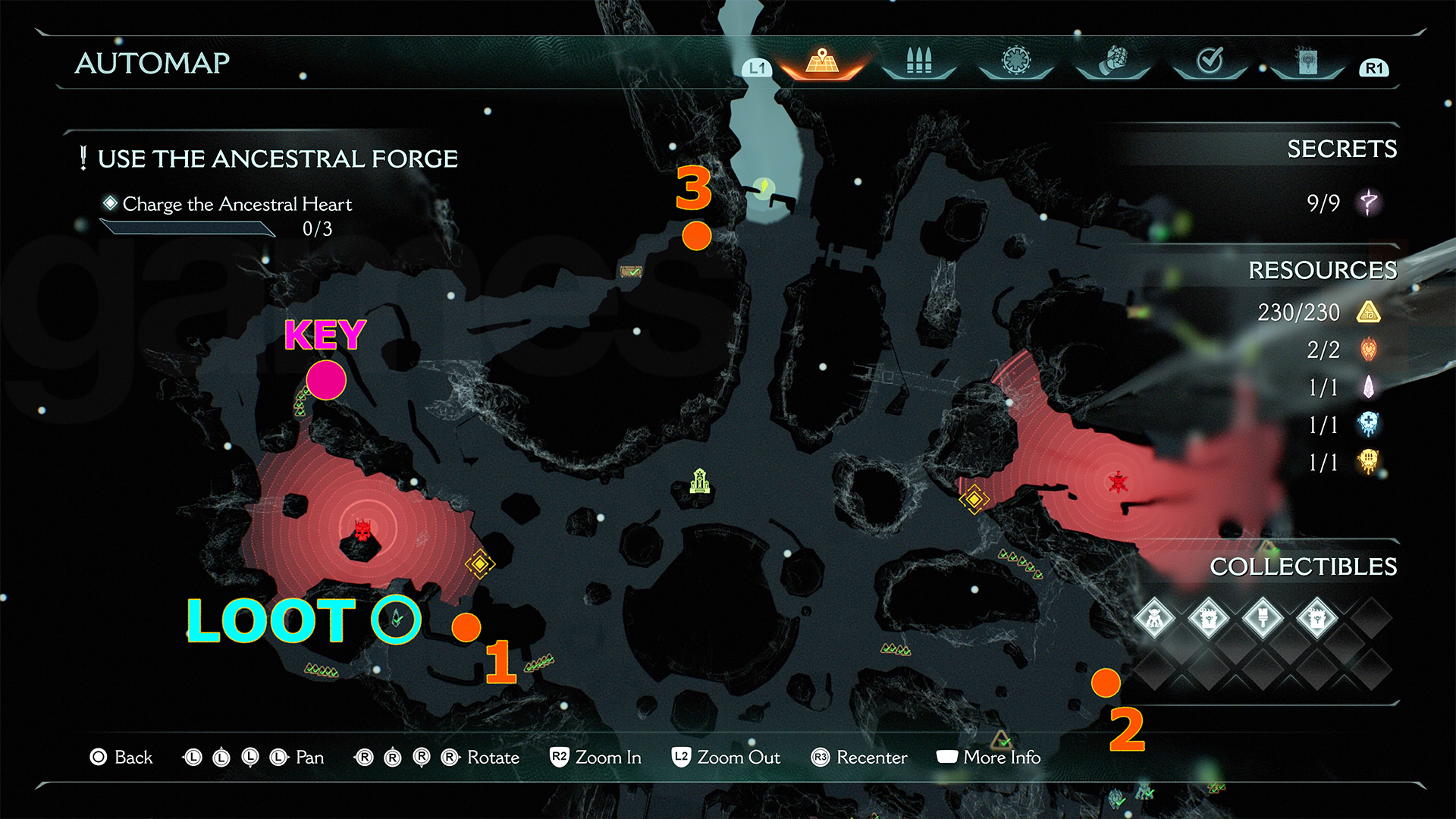Select the demon toy collectible slot
Screen dimensions: 1456x819
tap(1154, 618)
